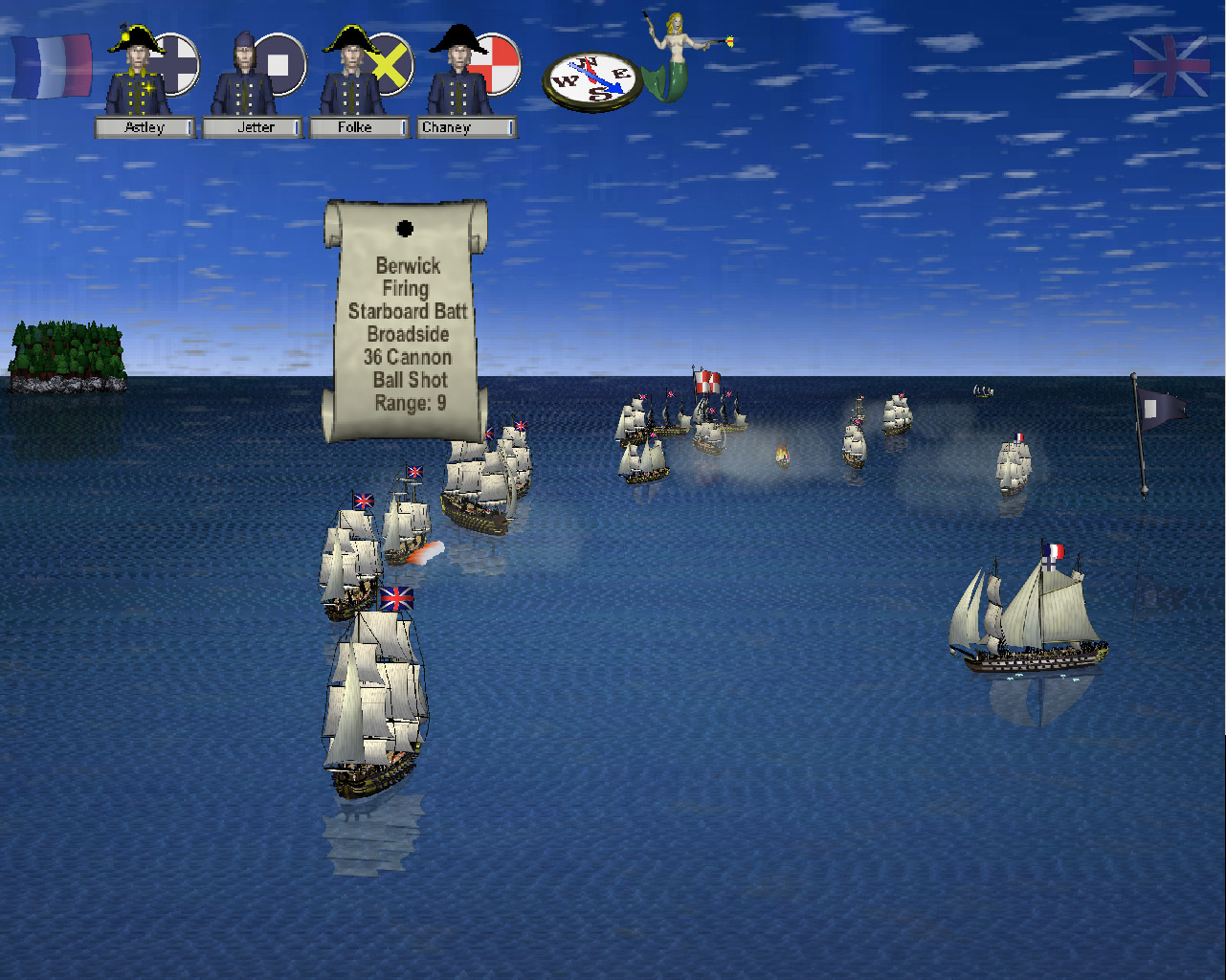Click the Chaney name plate
This screenshot has height=980, width=1226.
pyautogui.click(x=467, y=127)
